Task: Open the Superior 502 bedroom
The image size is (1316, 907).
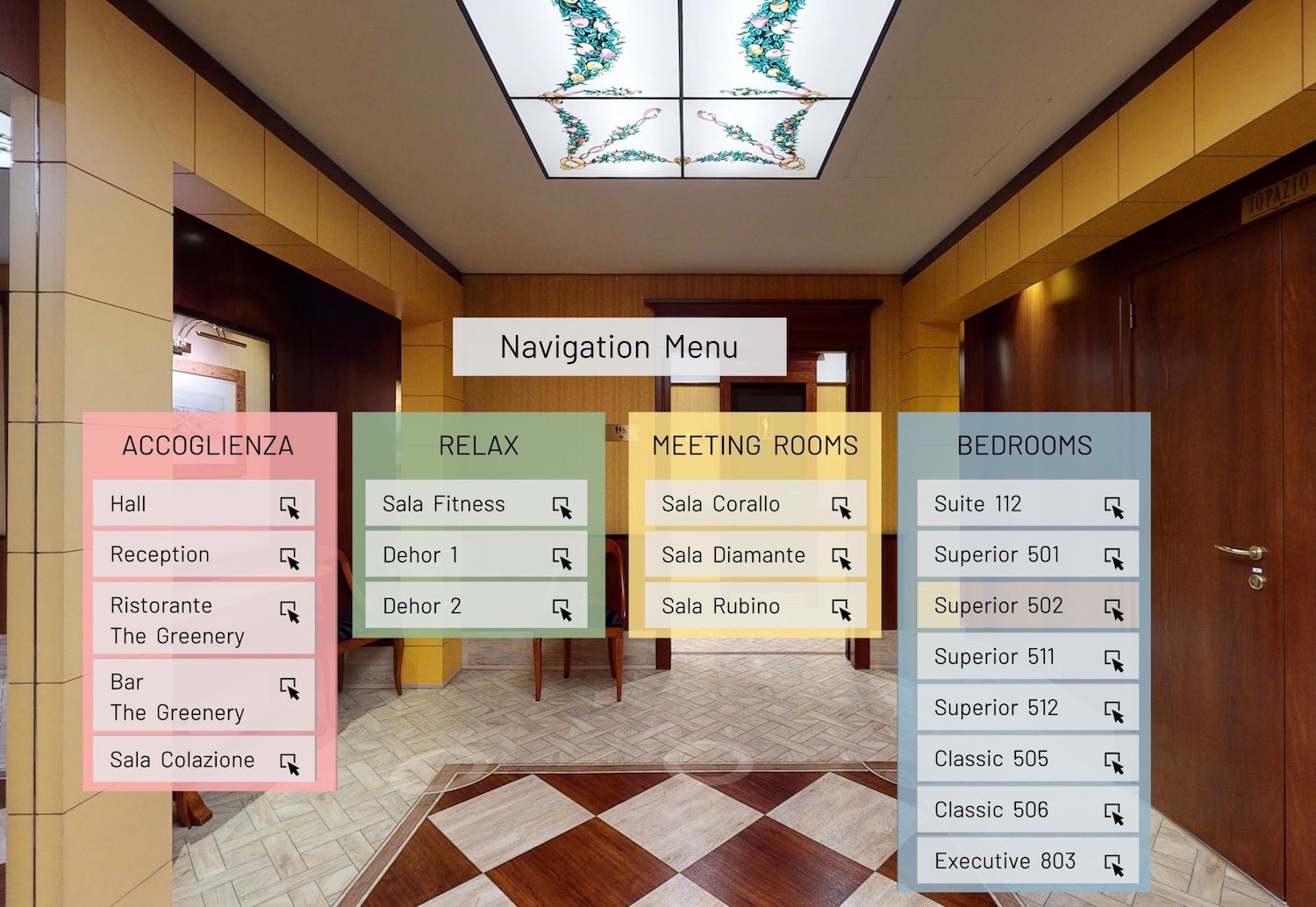Action: coord(1027,606)
